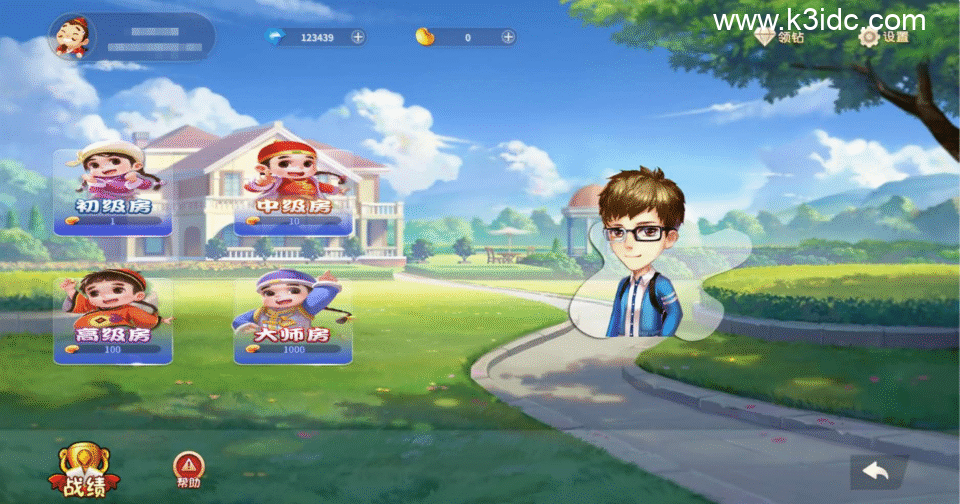960x504 pixels.
Task: Add more diamonds with the plus button
Action: coord(358,37)
